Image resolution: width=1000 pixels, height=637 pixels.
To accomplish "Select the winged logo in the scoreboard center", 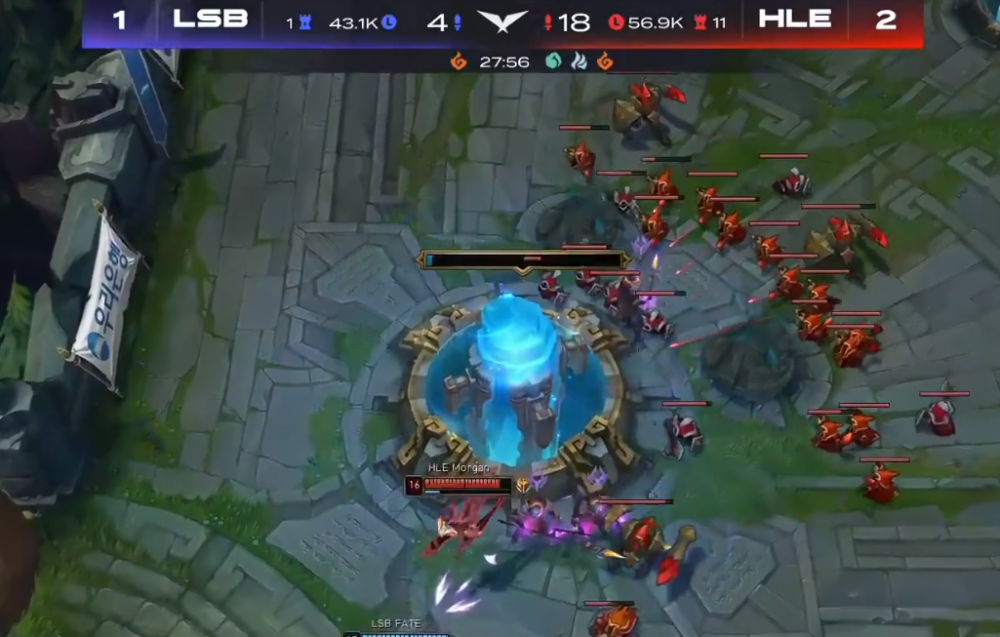I will [x=503, y=21].
